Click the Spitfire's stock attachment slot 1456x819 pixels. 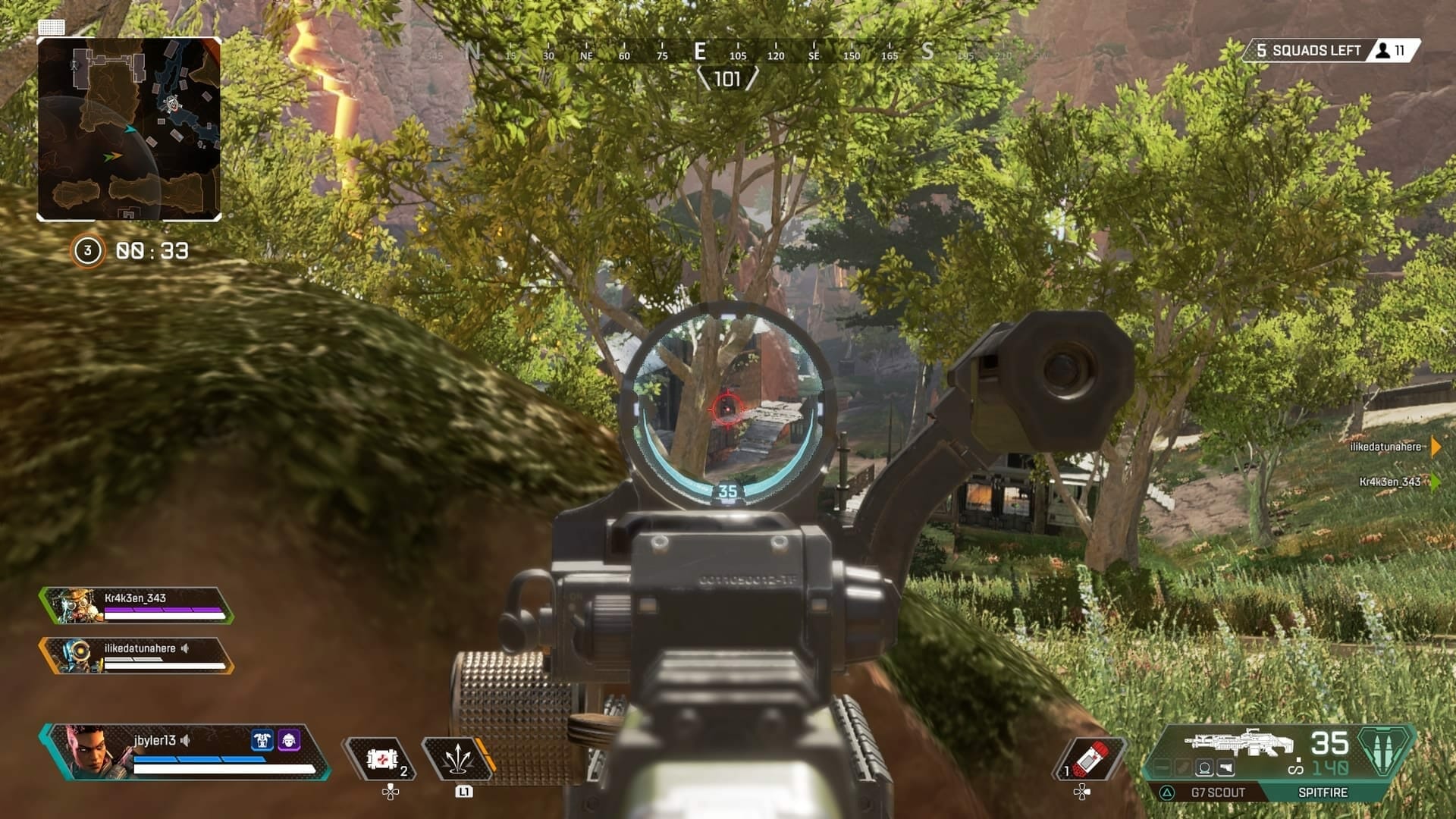coord(1225,769)
